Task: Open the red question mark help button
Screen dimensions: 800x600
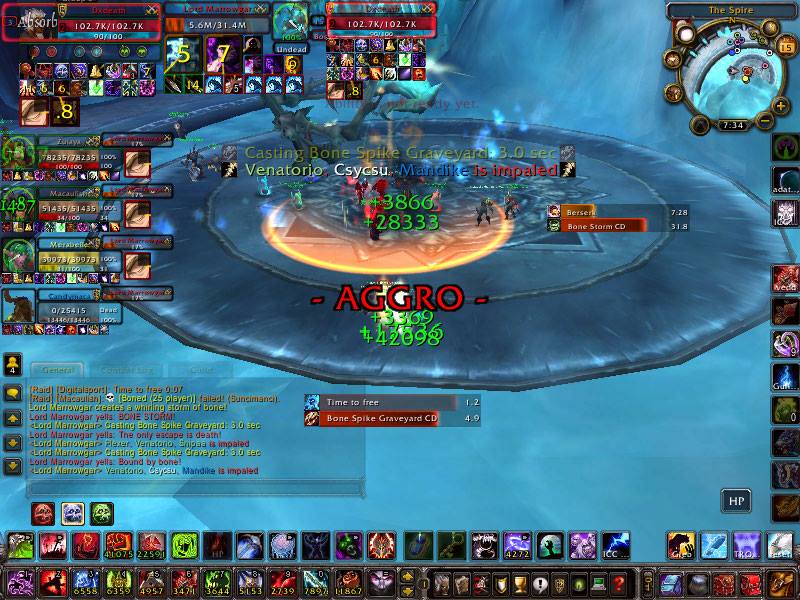Action: pyautogui.click(x=619, y=581)
